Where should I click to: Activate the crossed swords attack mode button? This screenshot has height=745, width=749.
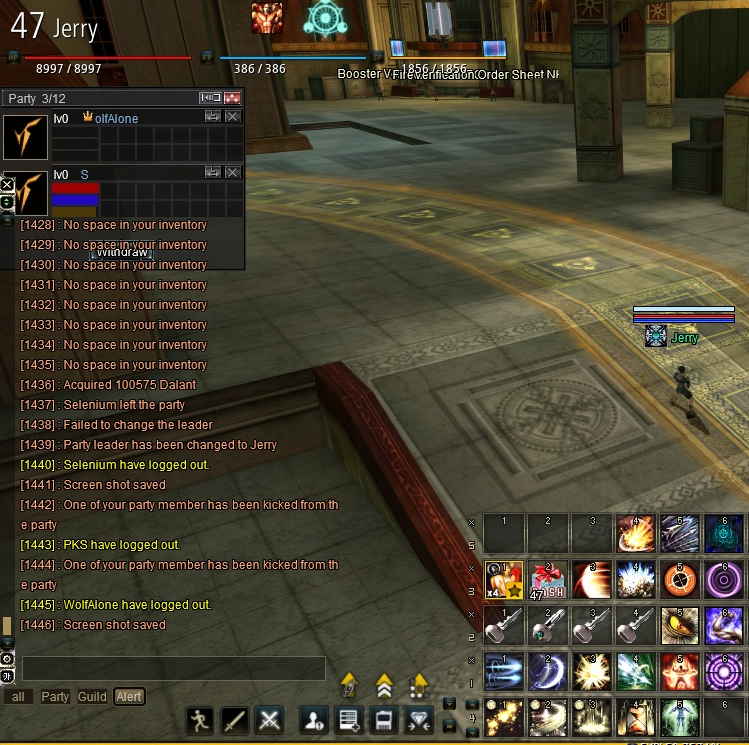269,719
